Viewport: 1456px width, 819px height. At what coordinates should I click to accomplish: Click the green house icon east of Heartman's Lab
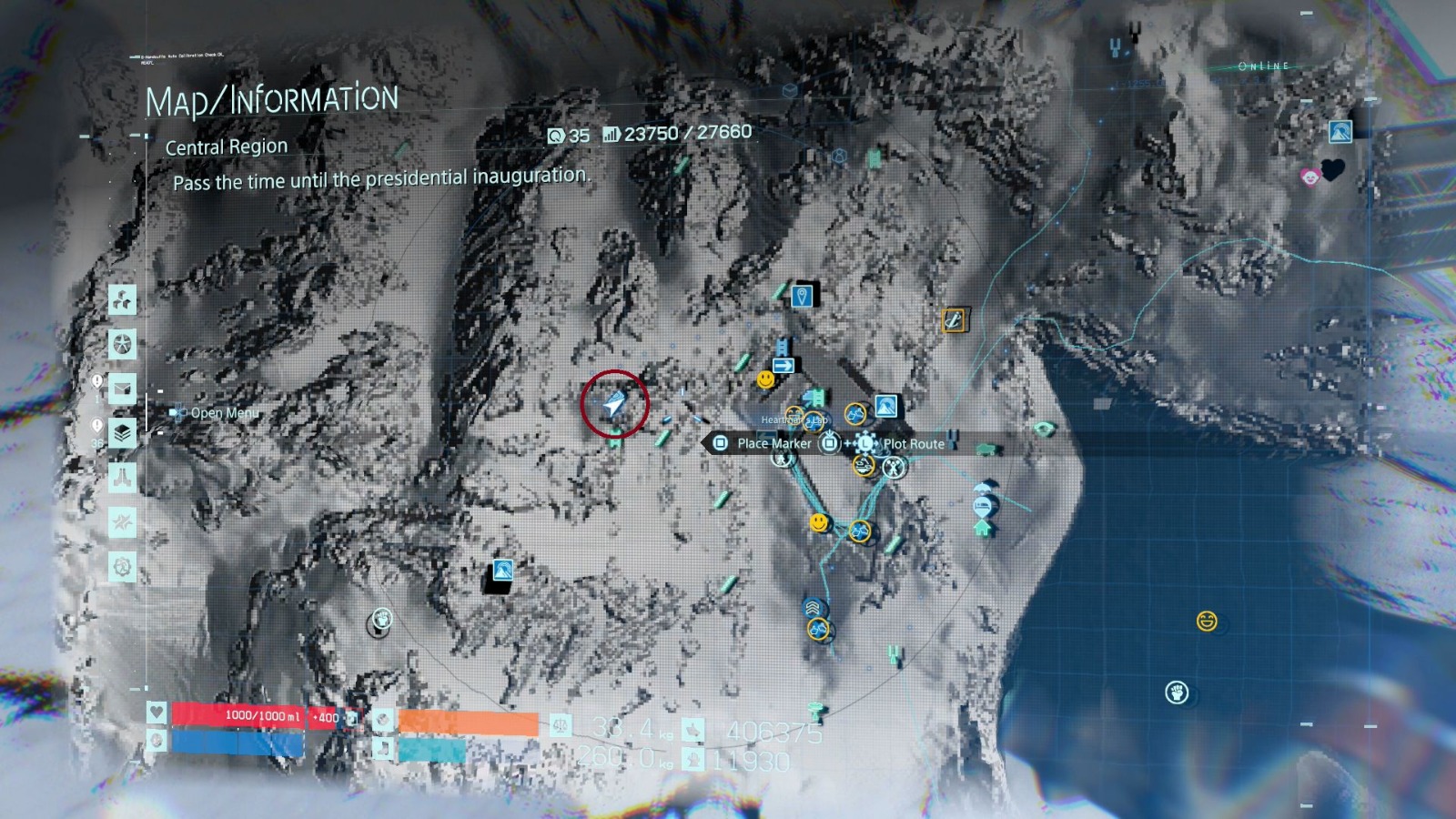click(982, 529)
